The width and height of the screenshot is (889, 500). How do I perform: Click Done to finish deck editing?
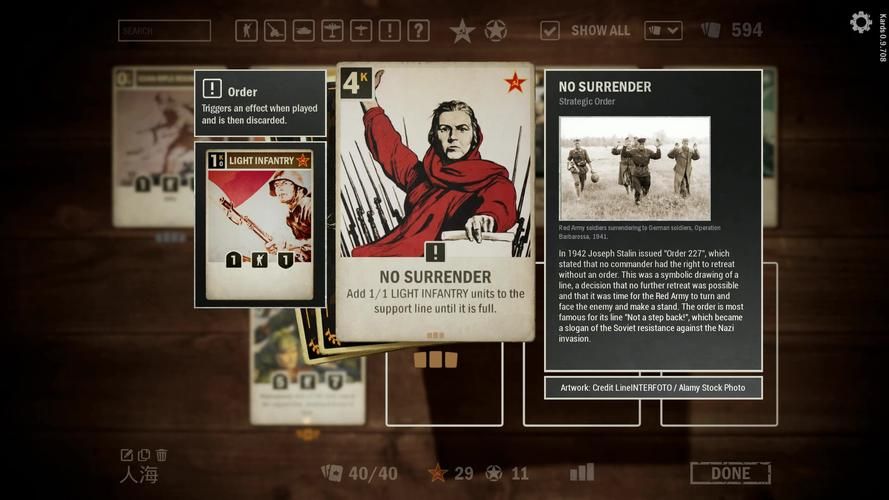730,473
